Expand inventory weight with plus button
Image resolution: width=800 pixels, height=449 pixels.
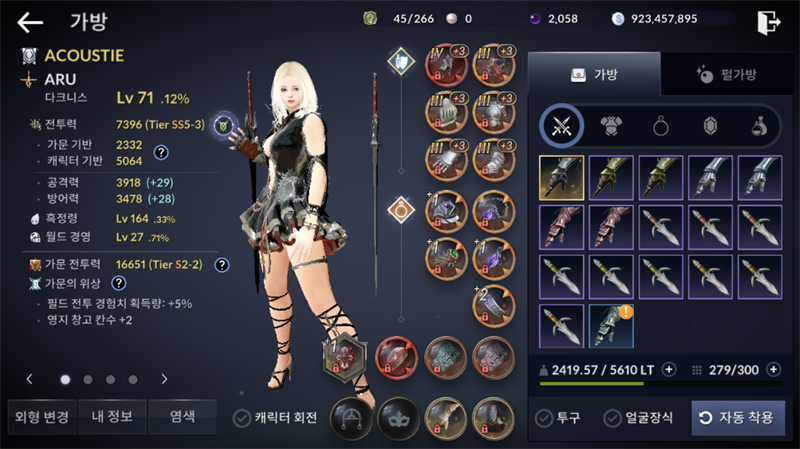tap(669, 368)
